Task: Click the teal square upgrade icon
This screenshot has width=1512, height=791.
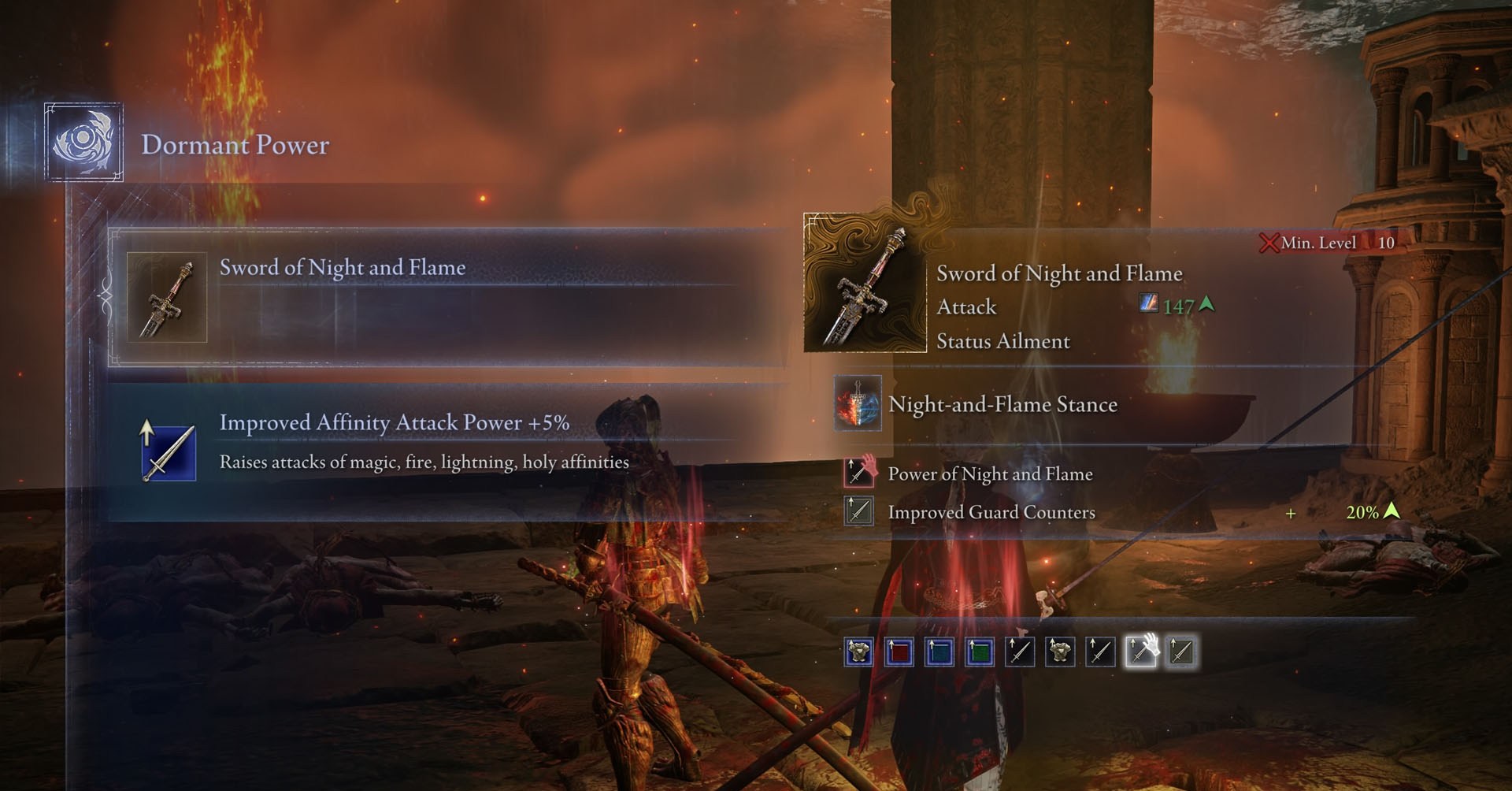Action: (x=938, y=652)
